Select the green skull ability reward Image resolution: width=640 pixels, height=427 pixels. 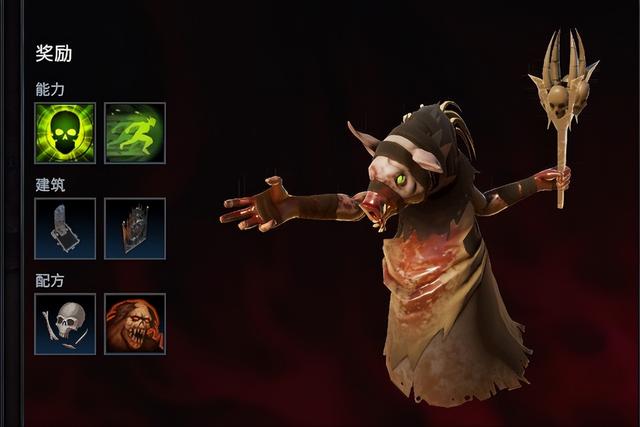tap(65, 133)
